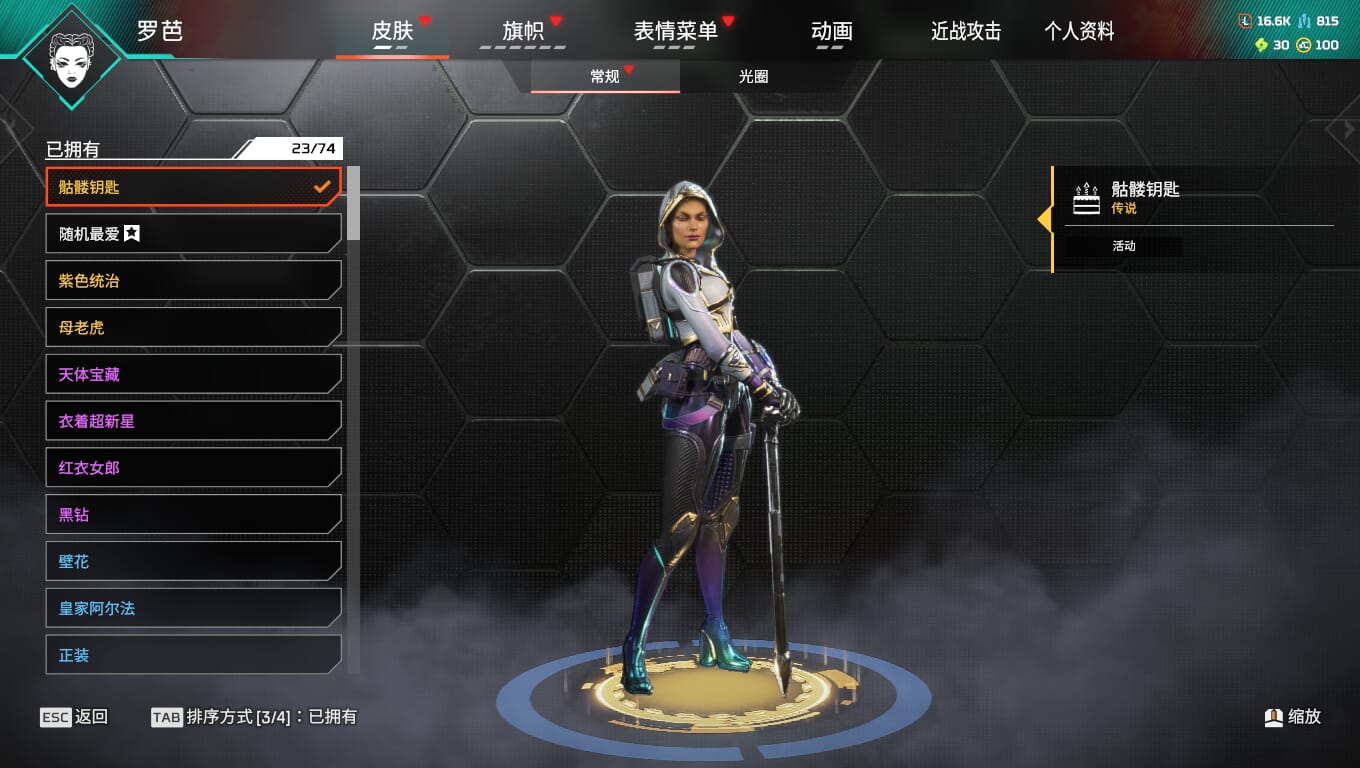Pick the 黑钻 skin

(193, 515)
